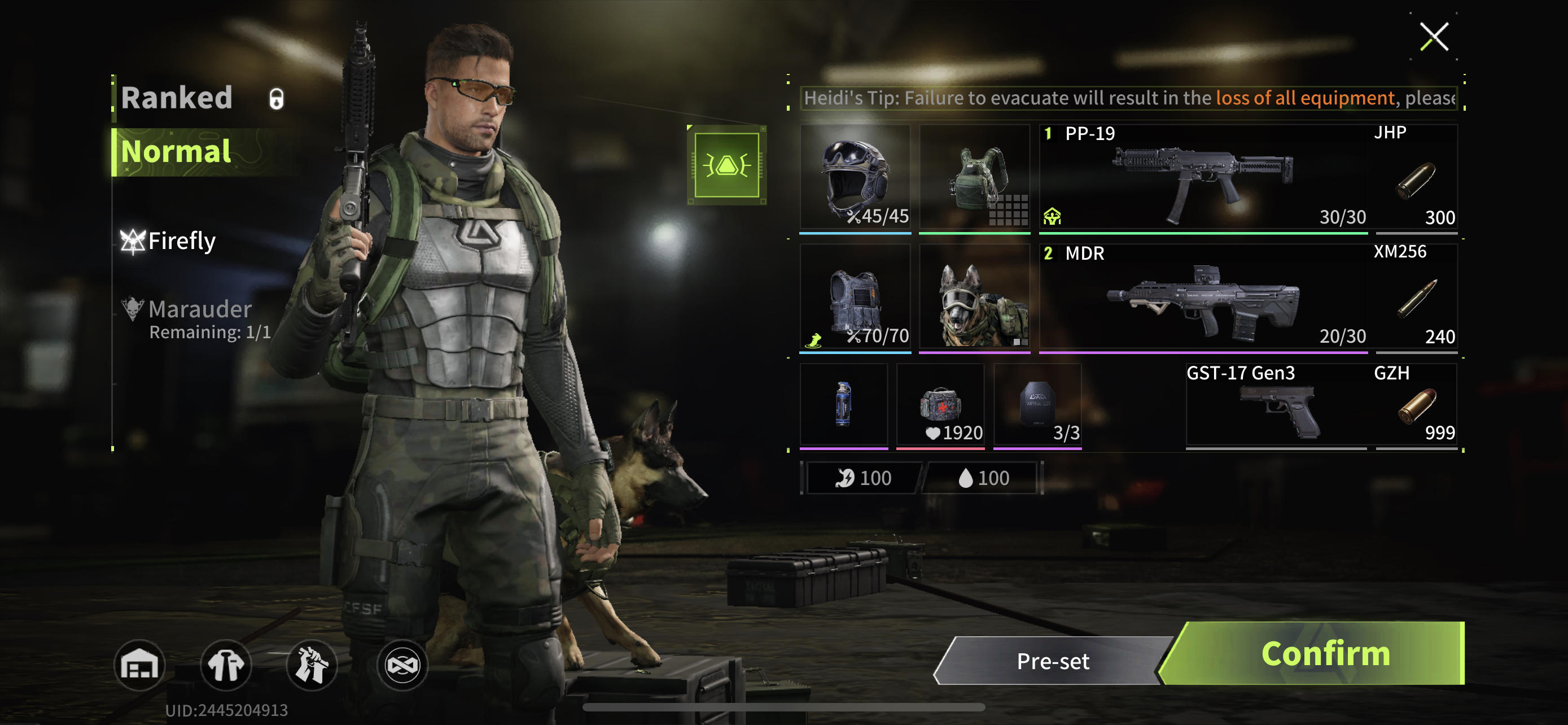The width and height of the screenshot is (1568, 725).
Task: Select the medkit slot
Action: (x=940, y=405)
